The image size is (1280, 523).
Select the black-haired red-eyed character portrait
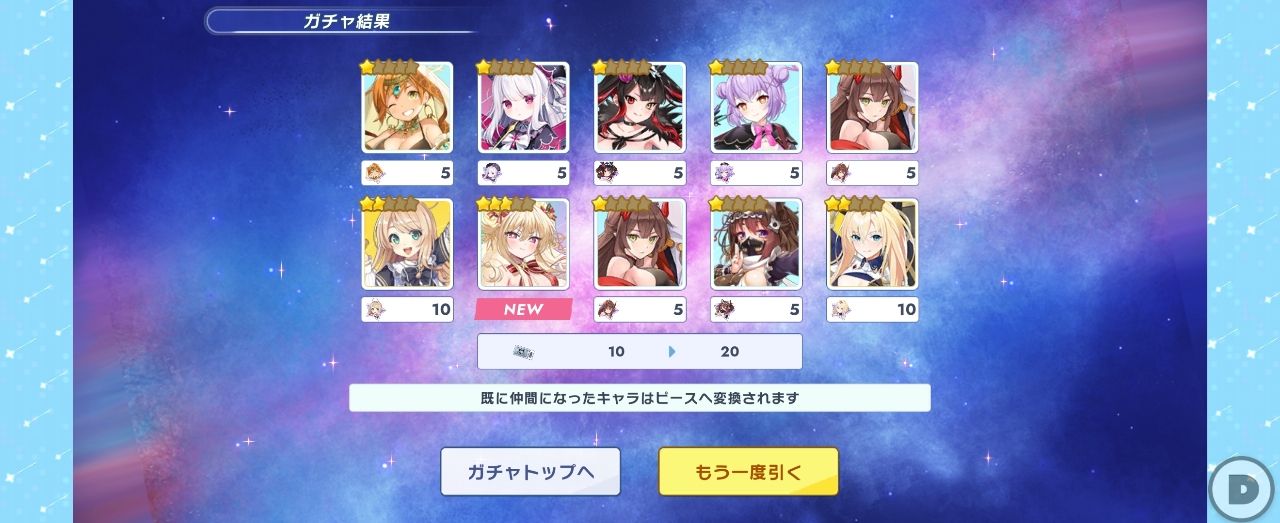pyautogui.click(x=641, y=107)
